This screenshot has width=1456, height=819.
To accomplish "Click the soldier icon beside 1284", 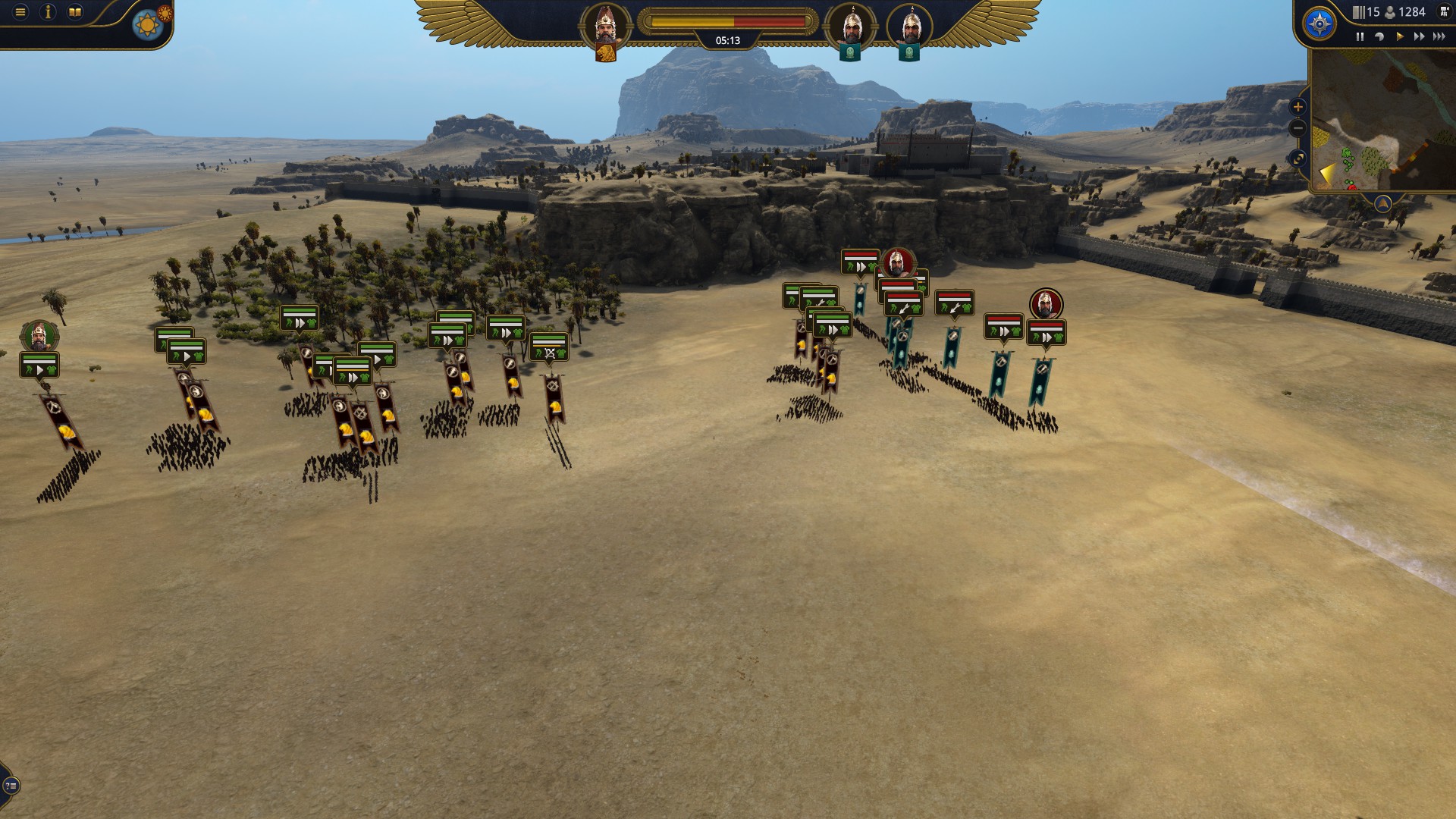I will click(1389, 12).
